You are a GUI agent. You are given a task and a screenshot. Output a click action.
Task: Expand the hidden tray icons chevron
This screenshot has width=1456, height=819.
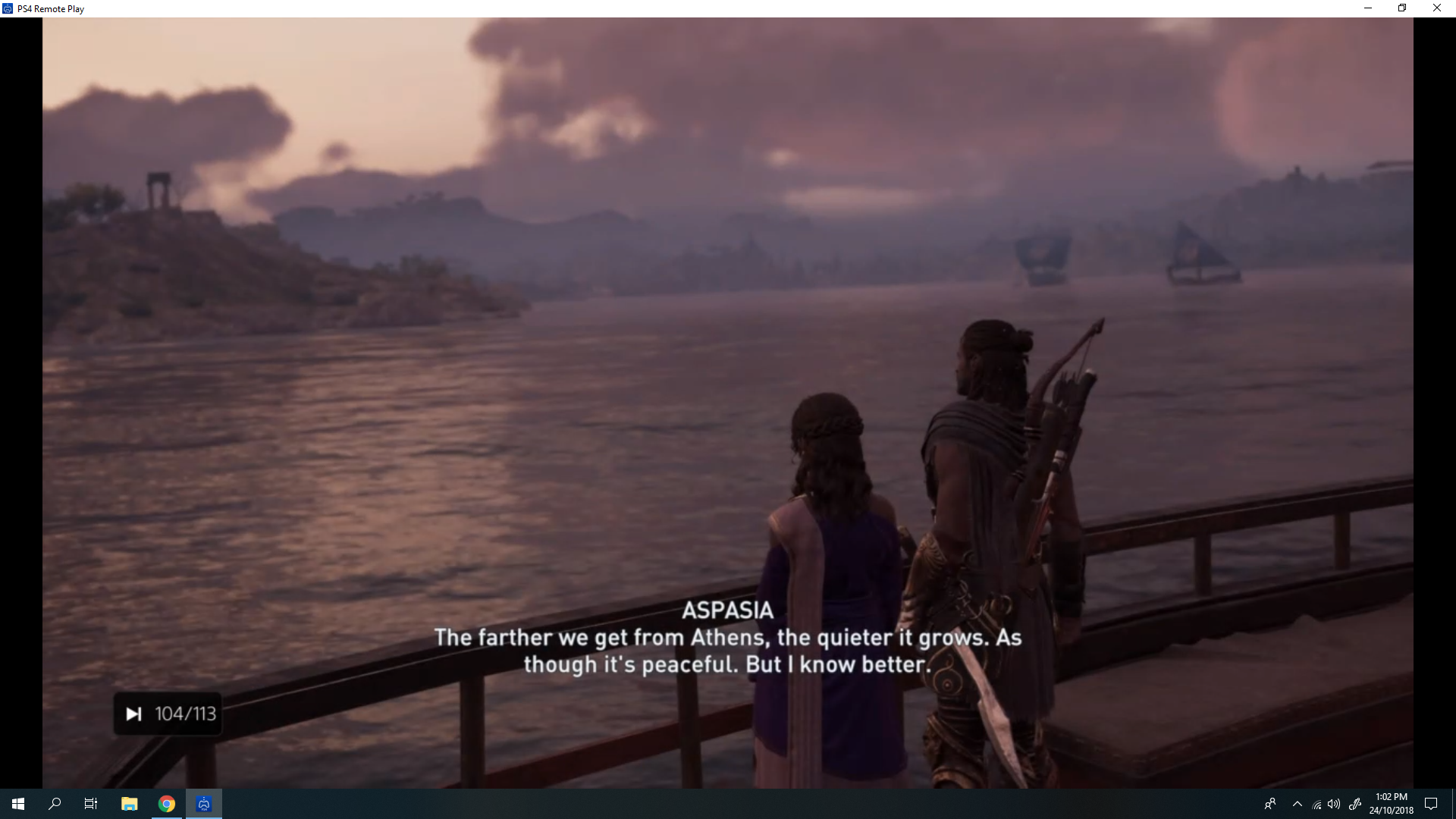[1298, 804]
